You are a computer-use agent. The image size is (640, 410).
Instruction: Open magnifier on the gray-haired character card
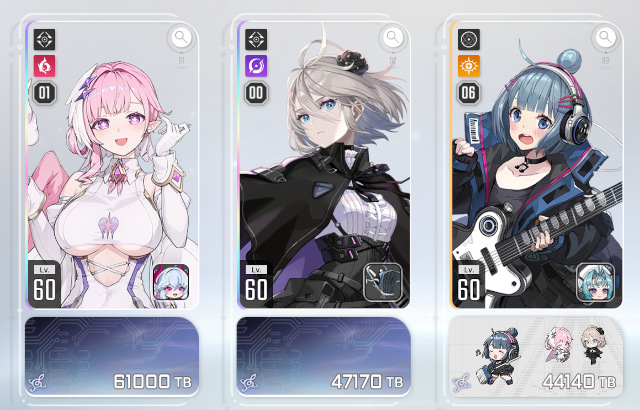point(393,38)
